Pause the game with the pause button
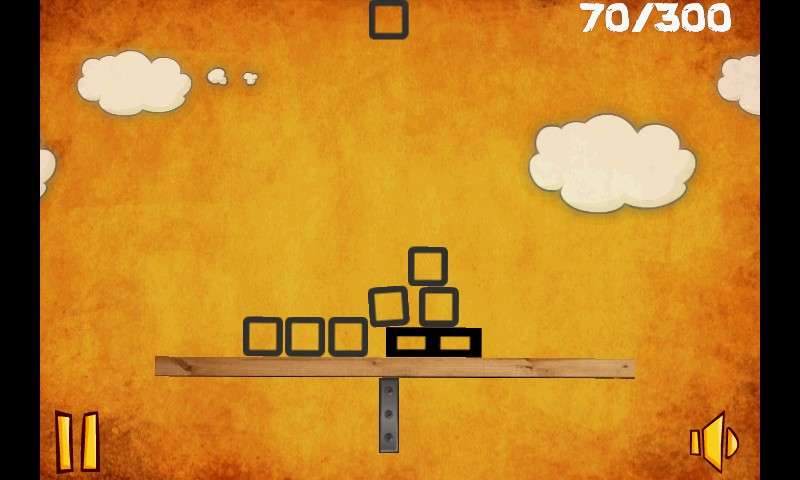Screen dimensions: 800x480 77,441
